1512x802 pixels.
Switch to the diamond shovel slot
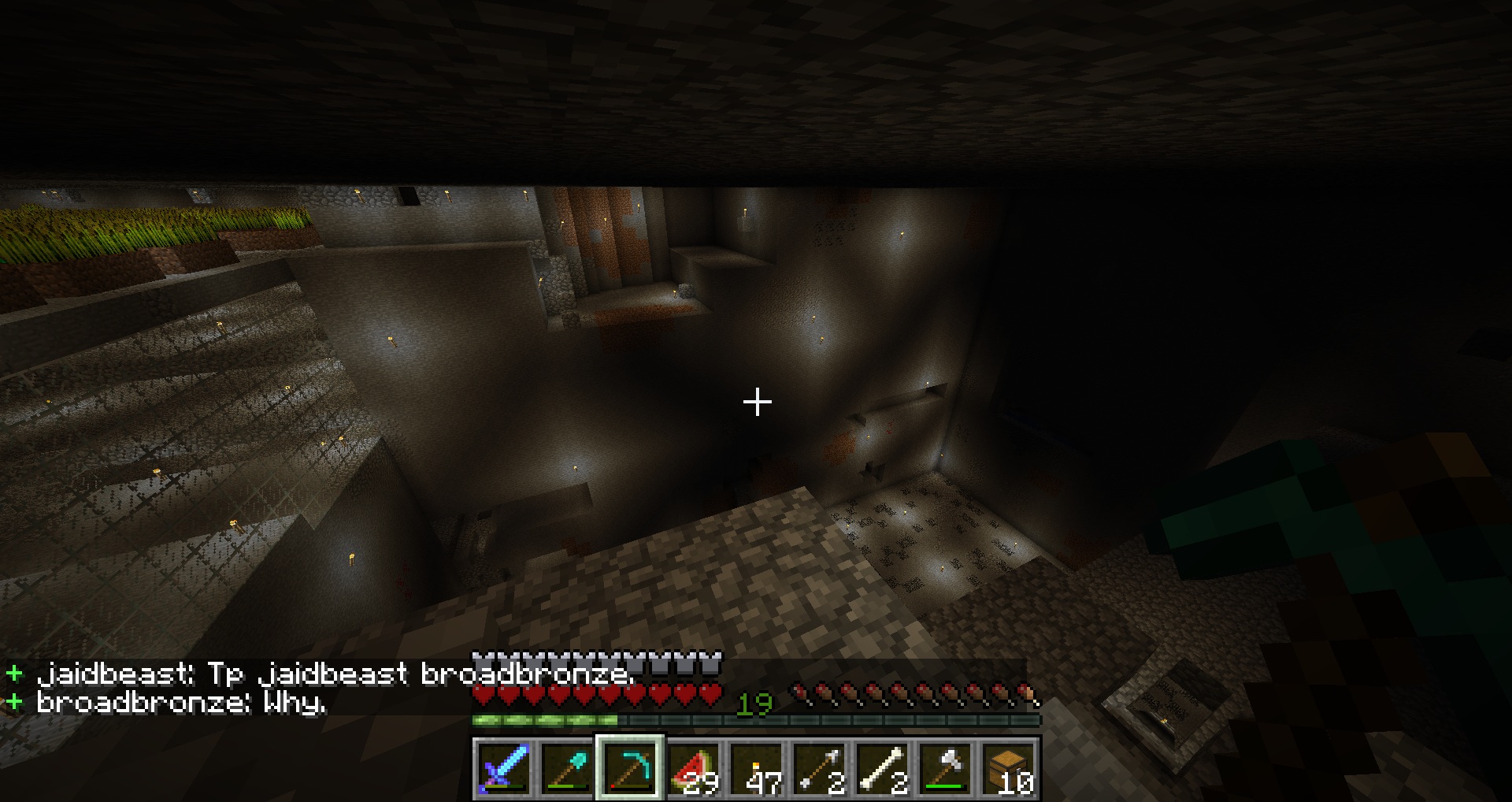pyautogui.click(x=567, y=767)
